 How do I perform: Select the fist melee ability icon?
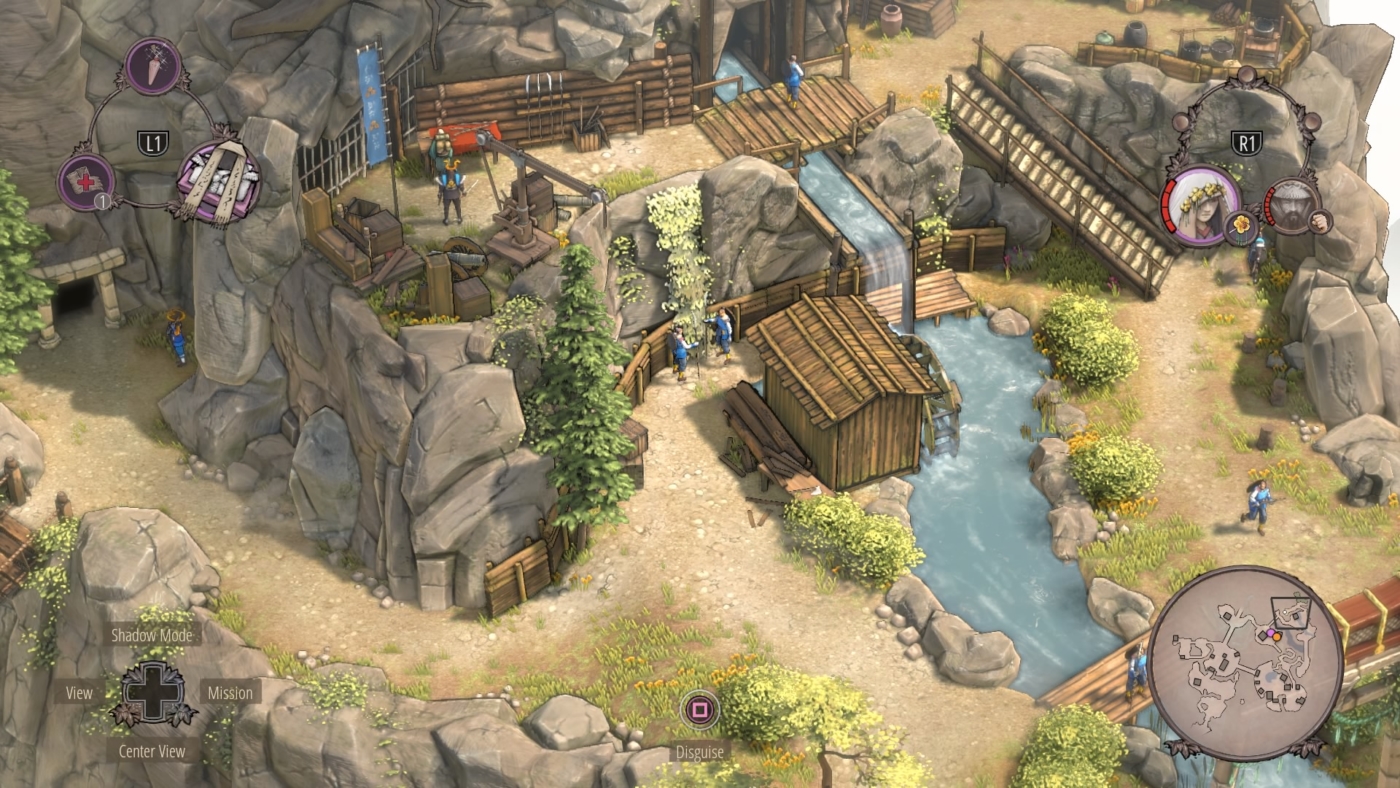(x=1320, y=221)
